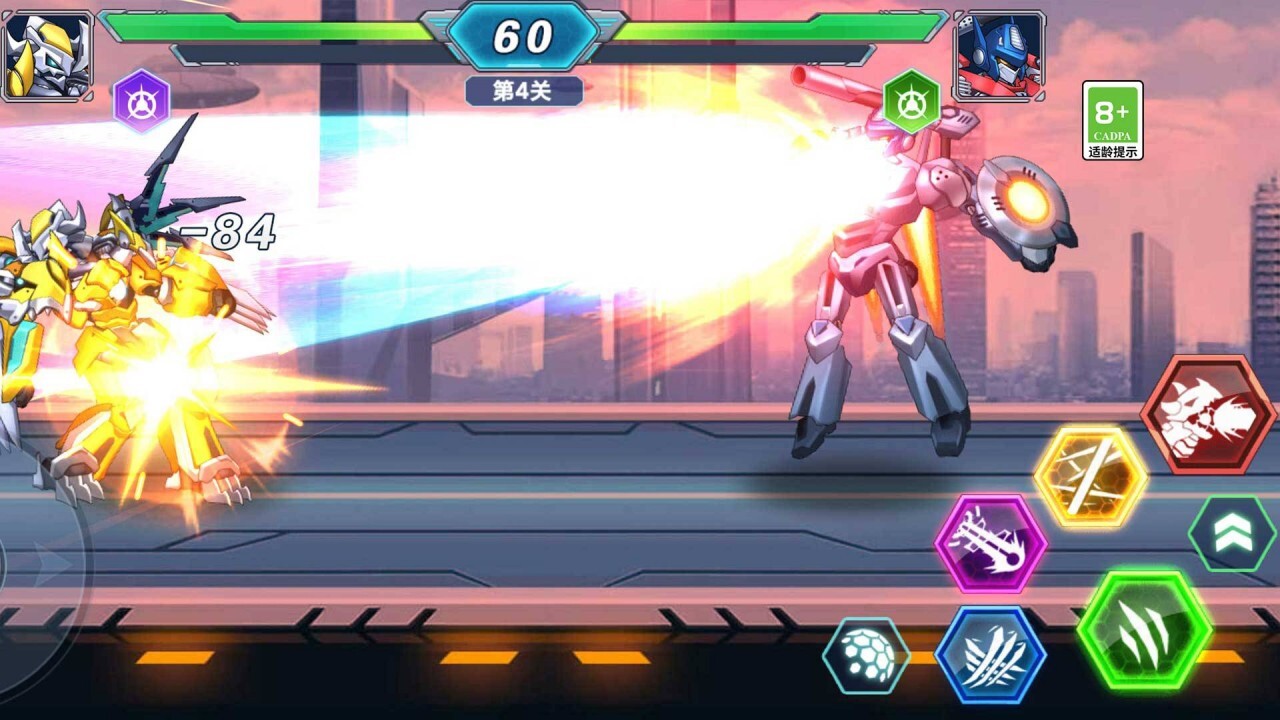Viewport: 1280px width, 720px height.
Task: Use the blue claw swipe skill
Action: tap(990, 654)
